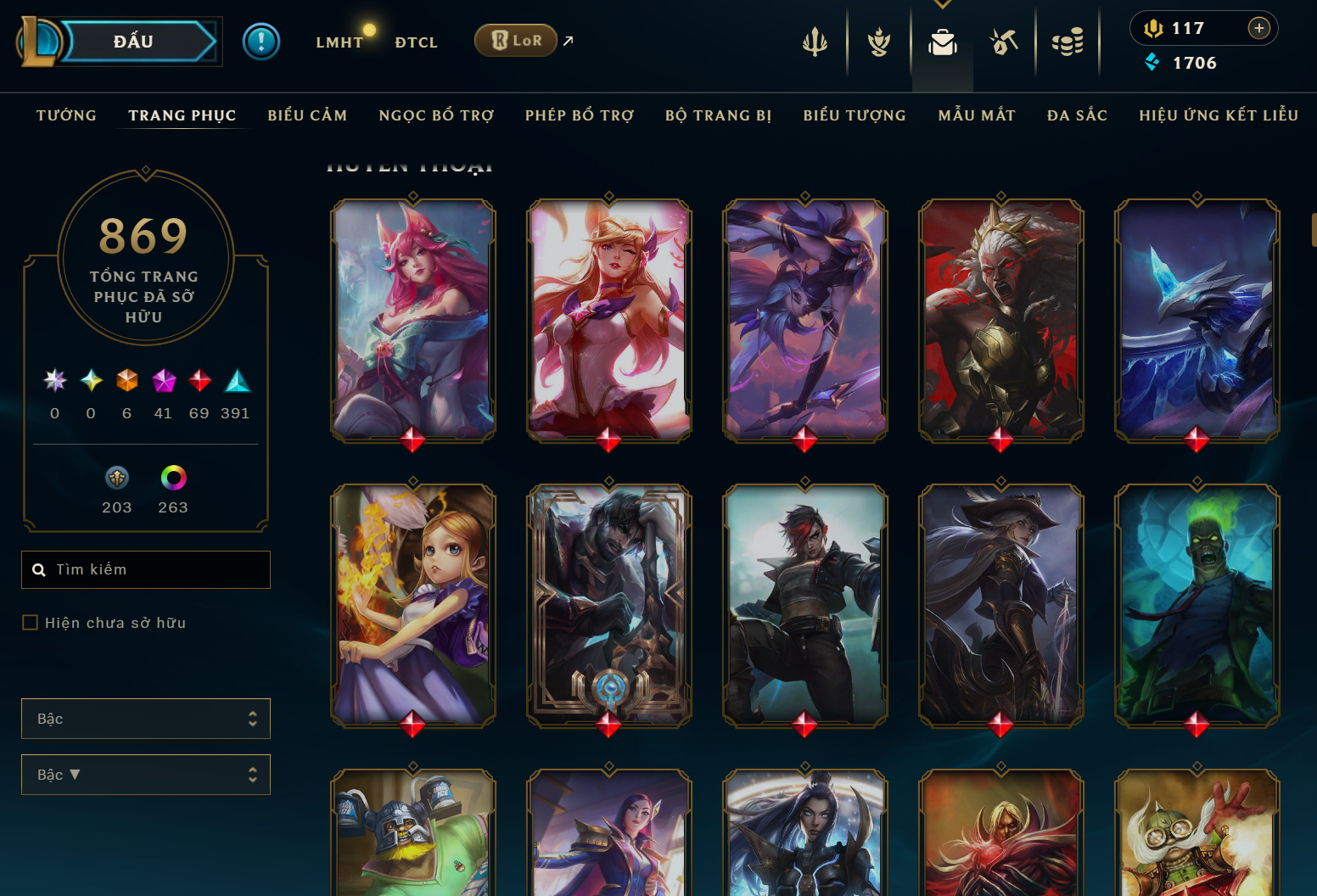1317x896 pixels.
Task: View the ĐA SẮC chromas tab
Action: tap(1077, 115)
